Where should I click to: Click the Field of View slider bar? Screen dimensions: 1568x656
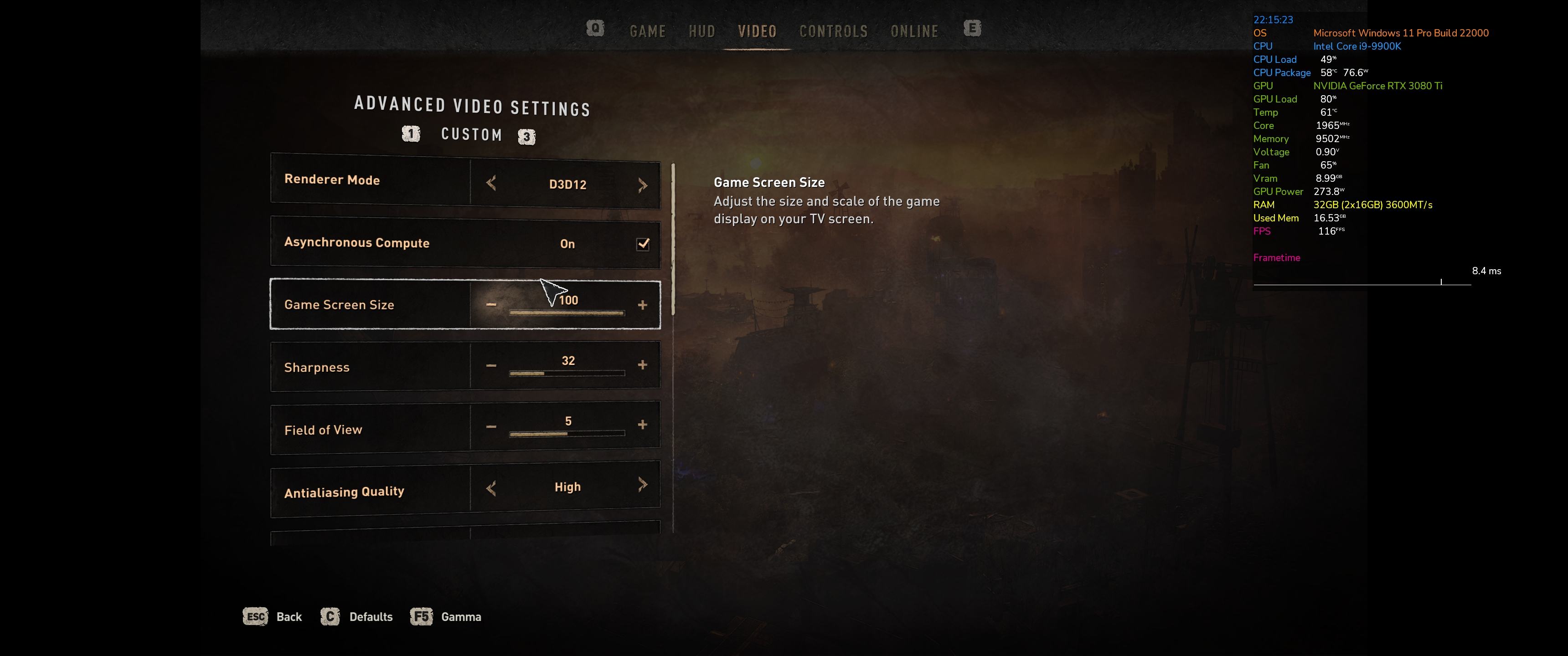click(x=567, y=433)
